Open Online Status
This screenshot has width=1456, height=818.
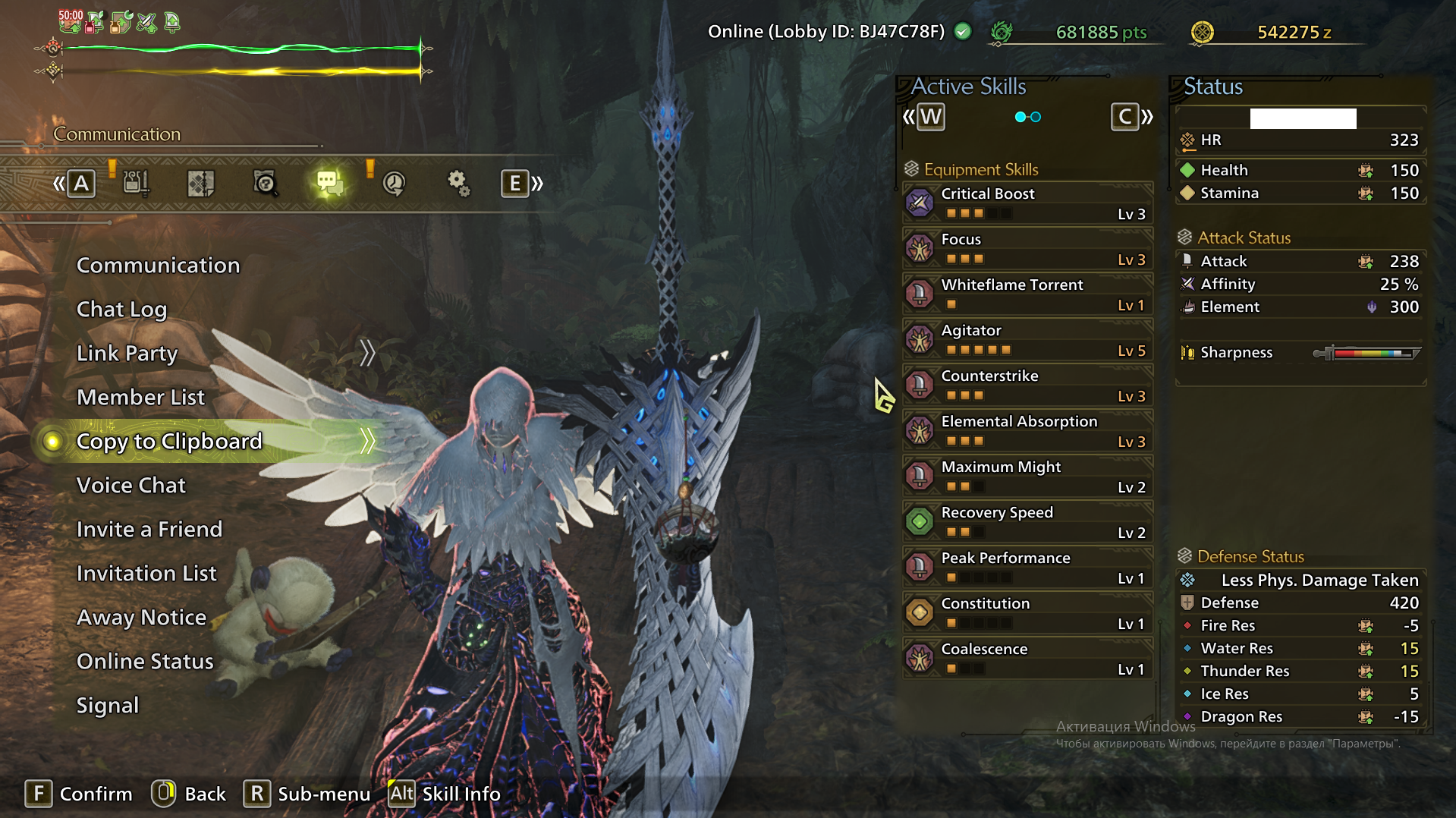click(x=145, y=662)
